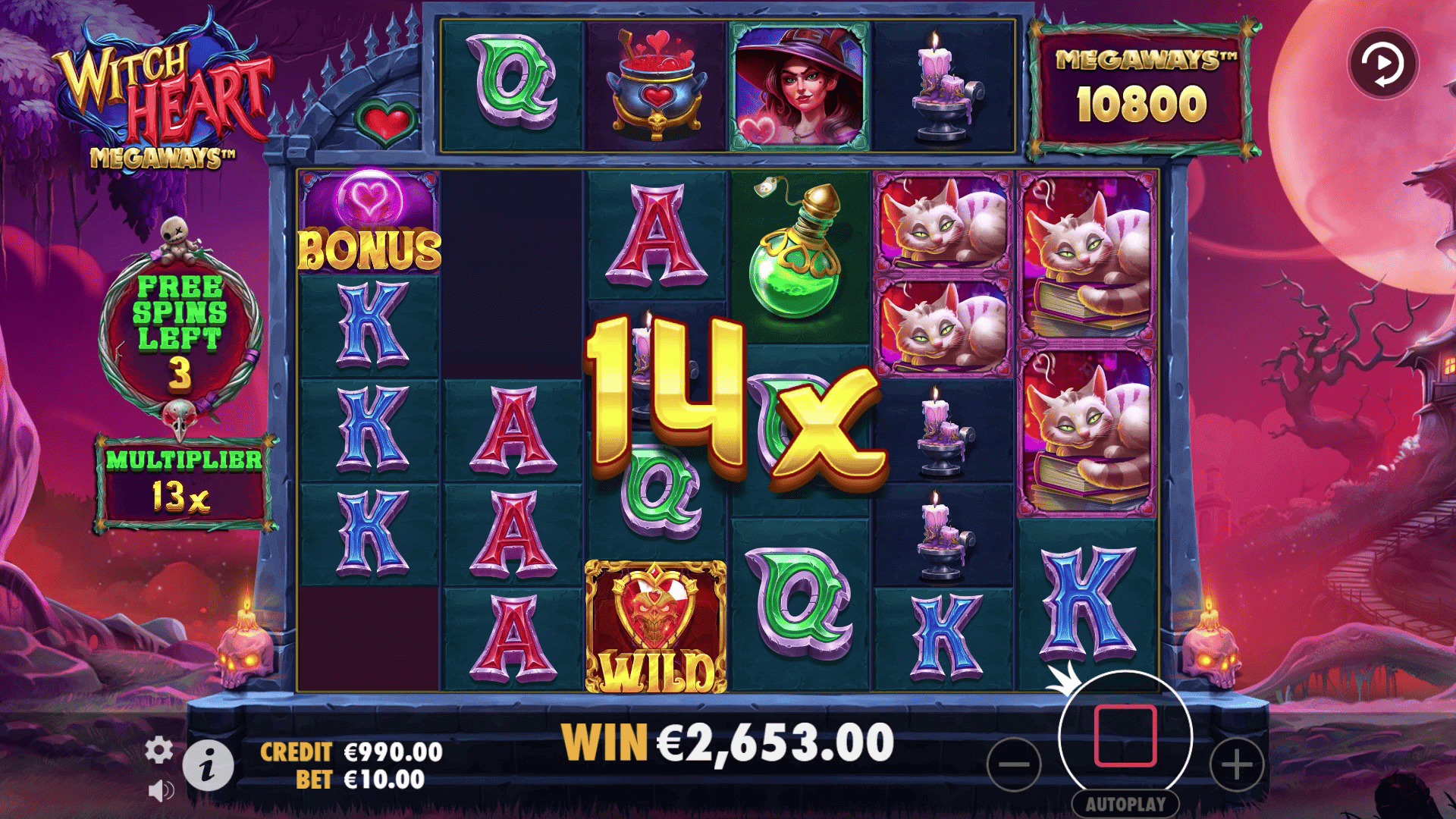
Task: Click the replay button at top right
Action: [1382, 63]
